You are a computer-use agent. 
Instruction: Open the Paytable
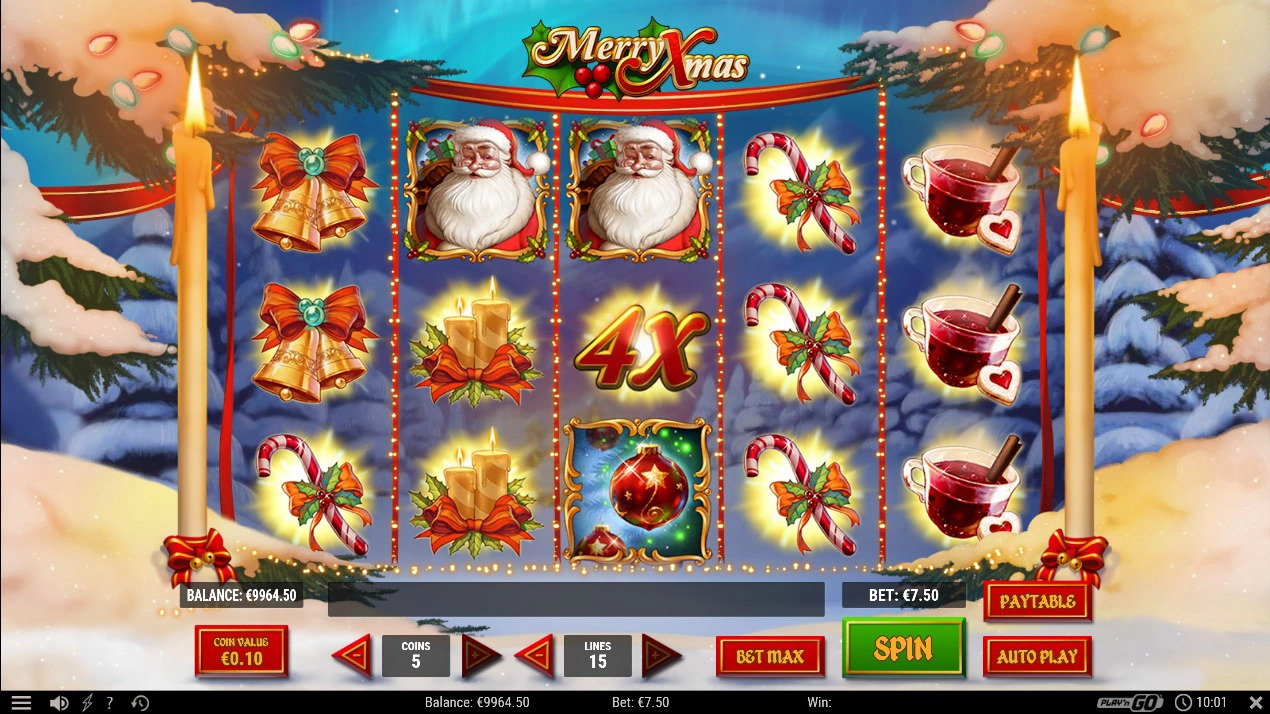coord(1037,601)
